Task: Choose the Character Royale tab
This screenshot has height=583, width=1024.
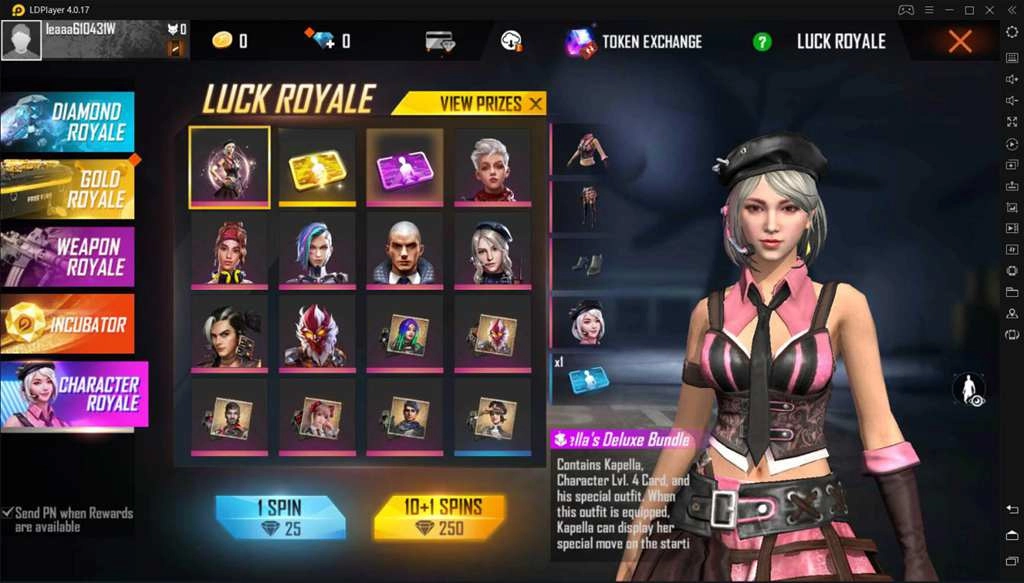Action: tap(74, 394)
